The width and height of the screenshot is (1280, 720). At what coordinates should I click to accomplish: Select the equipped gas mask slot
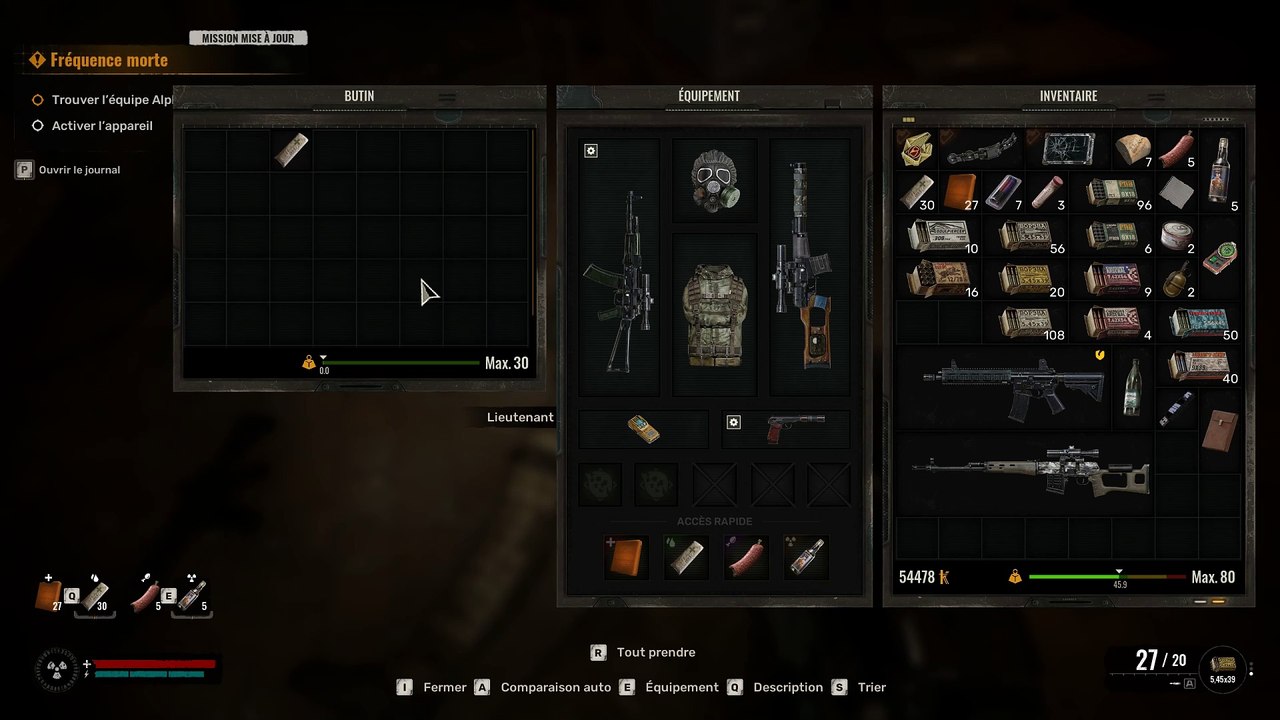click(x=714, y=181)
